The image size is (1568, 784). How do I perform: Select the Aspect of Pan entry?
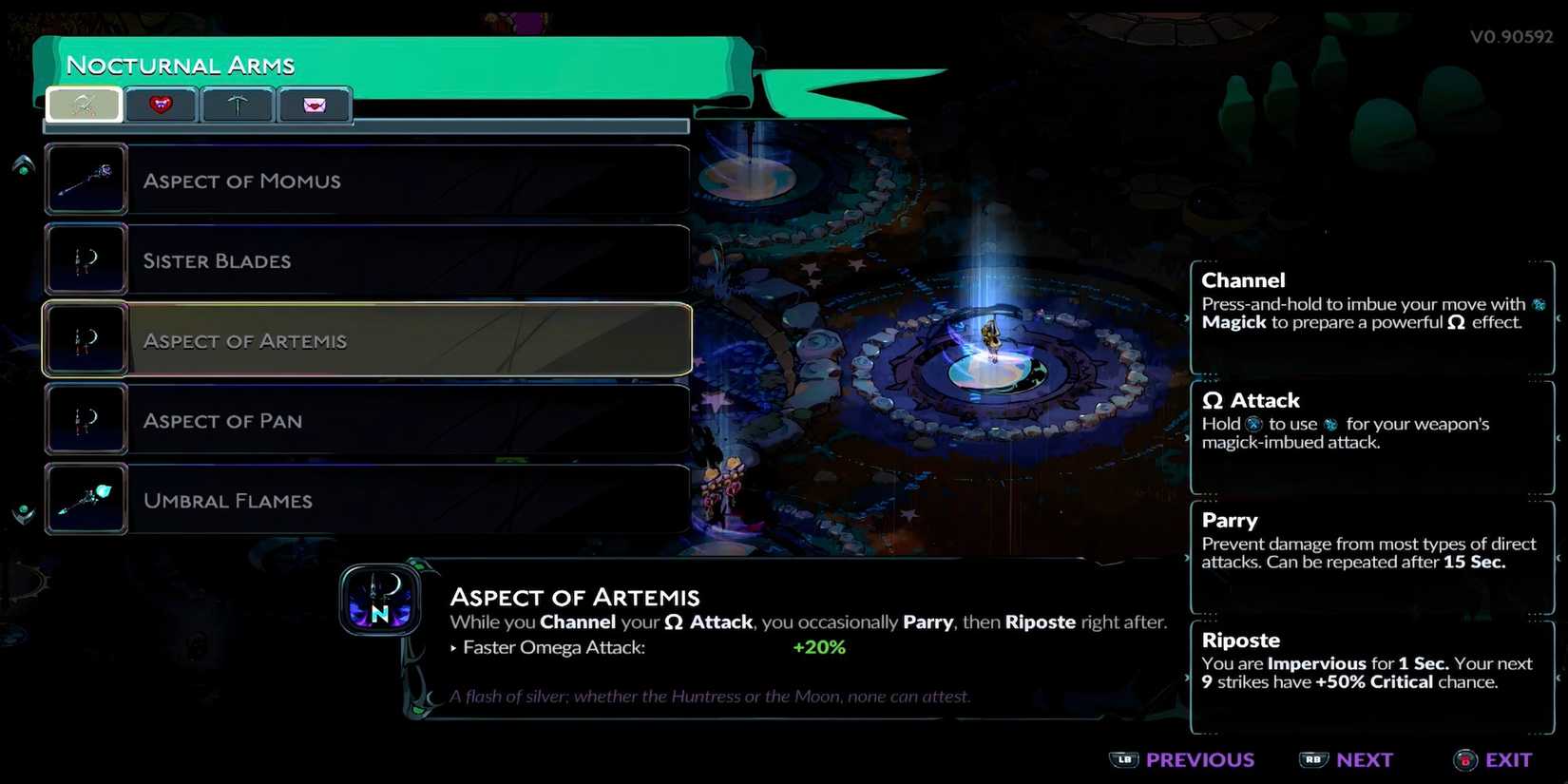click(366, 420)
